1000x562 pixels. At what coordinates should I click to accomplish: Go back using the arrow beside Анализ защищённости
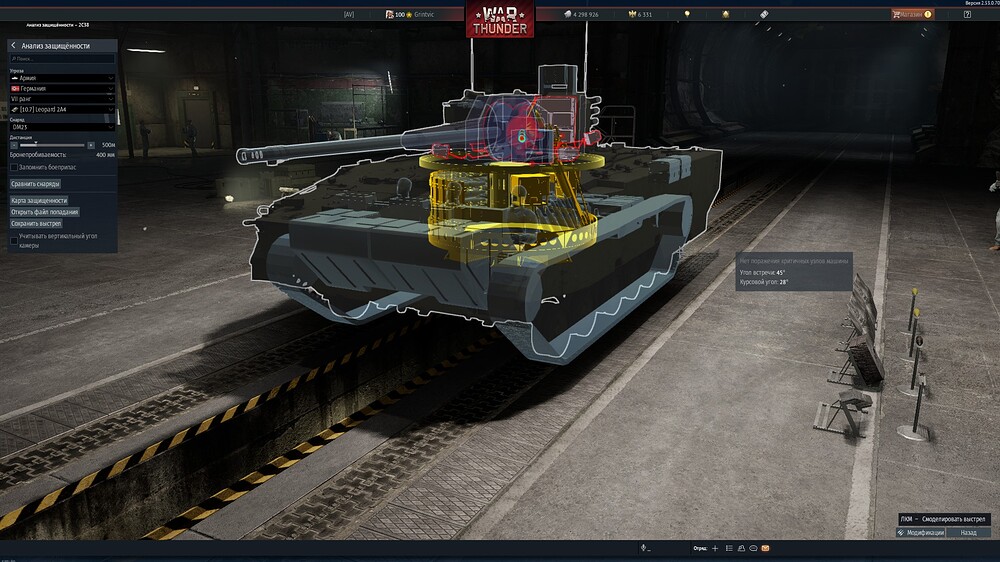point(13,46)
